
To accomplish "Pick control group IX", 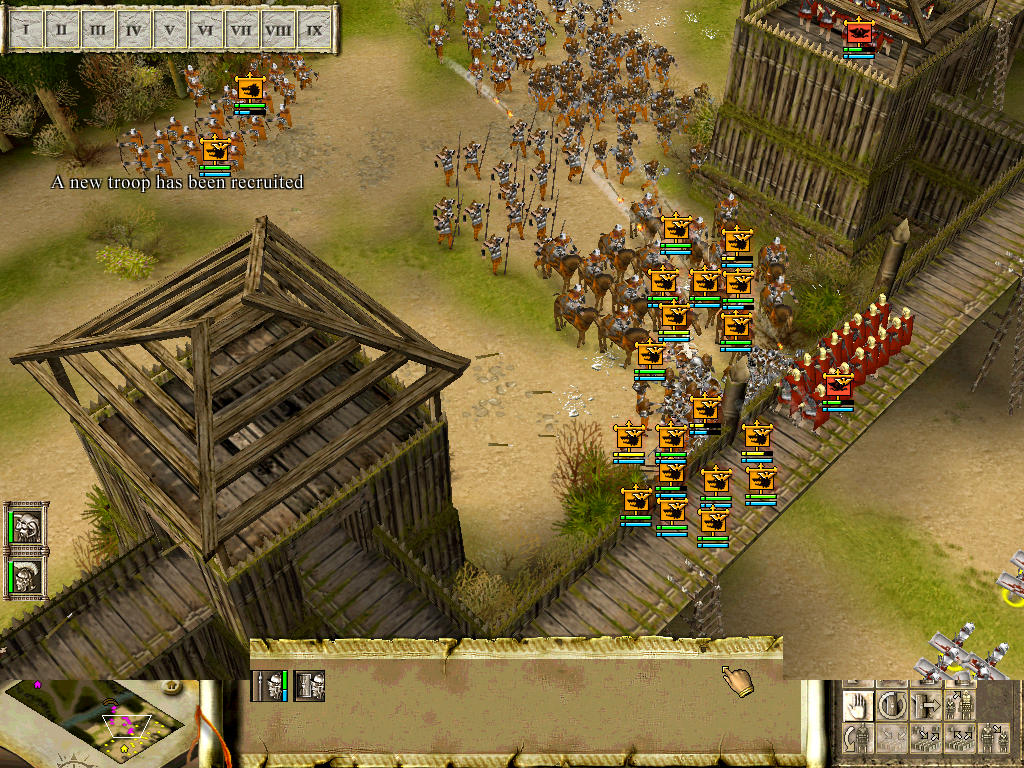I will point(314,30).
